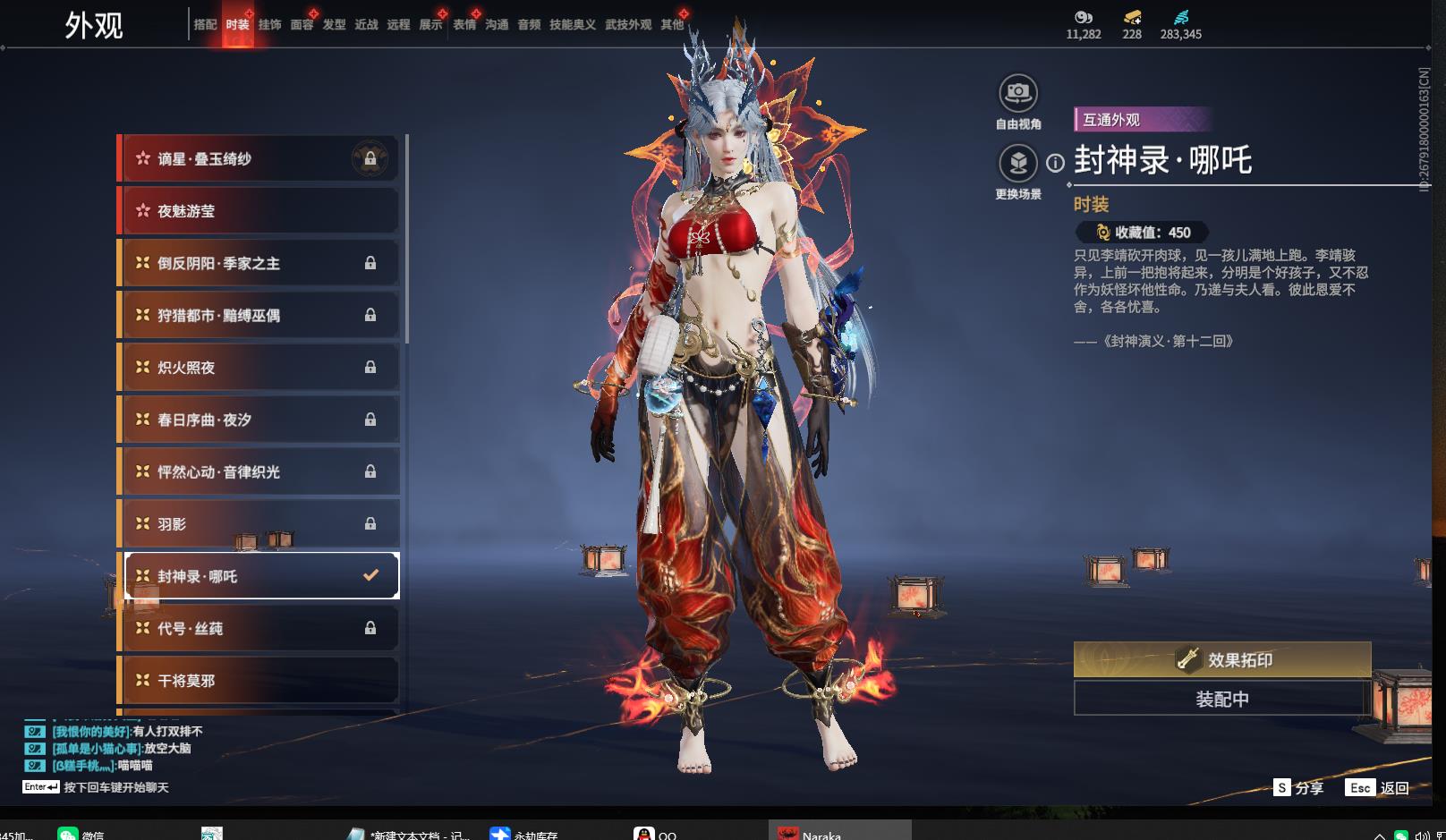Share the outfit via 分享
This screenshot has height=840, width=1446.
pyautogui.click(x=1298, y=788)
